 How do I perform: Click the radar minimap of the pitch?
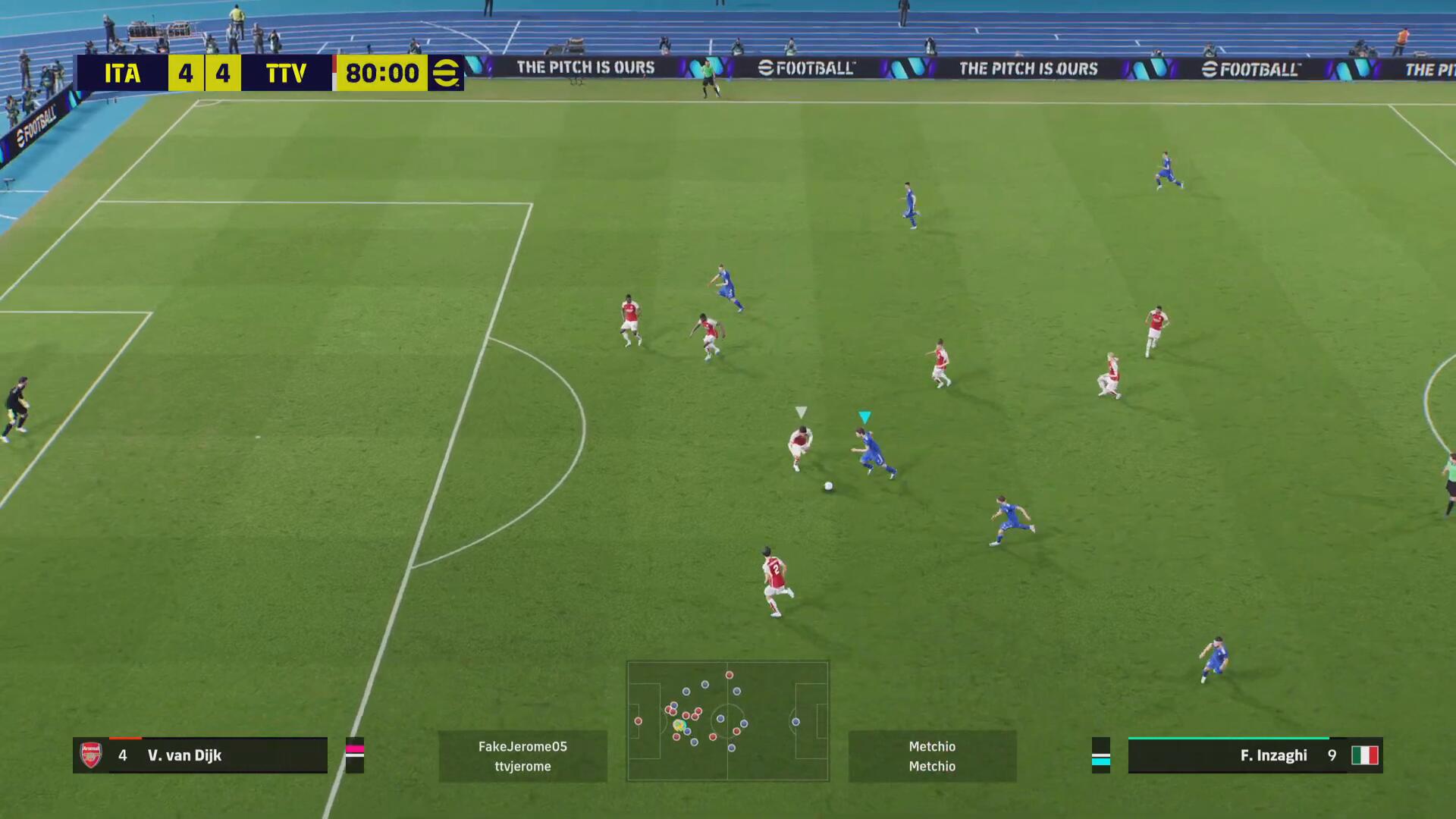coord(727,720)
